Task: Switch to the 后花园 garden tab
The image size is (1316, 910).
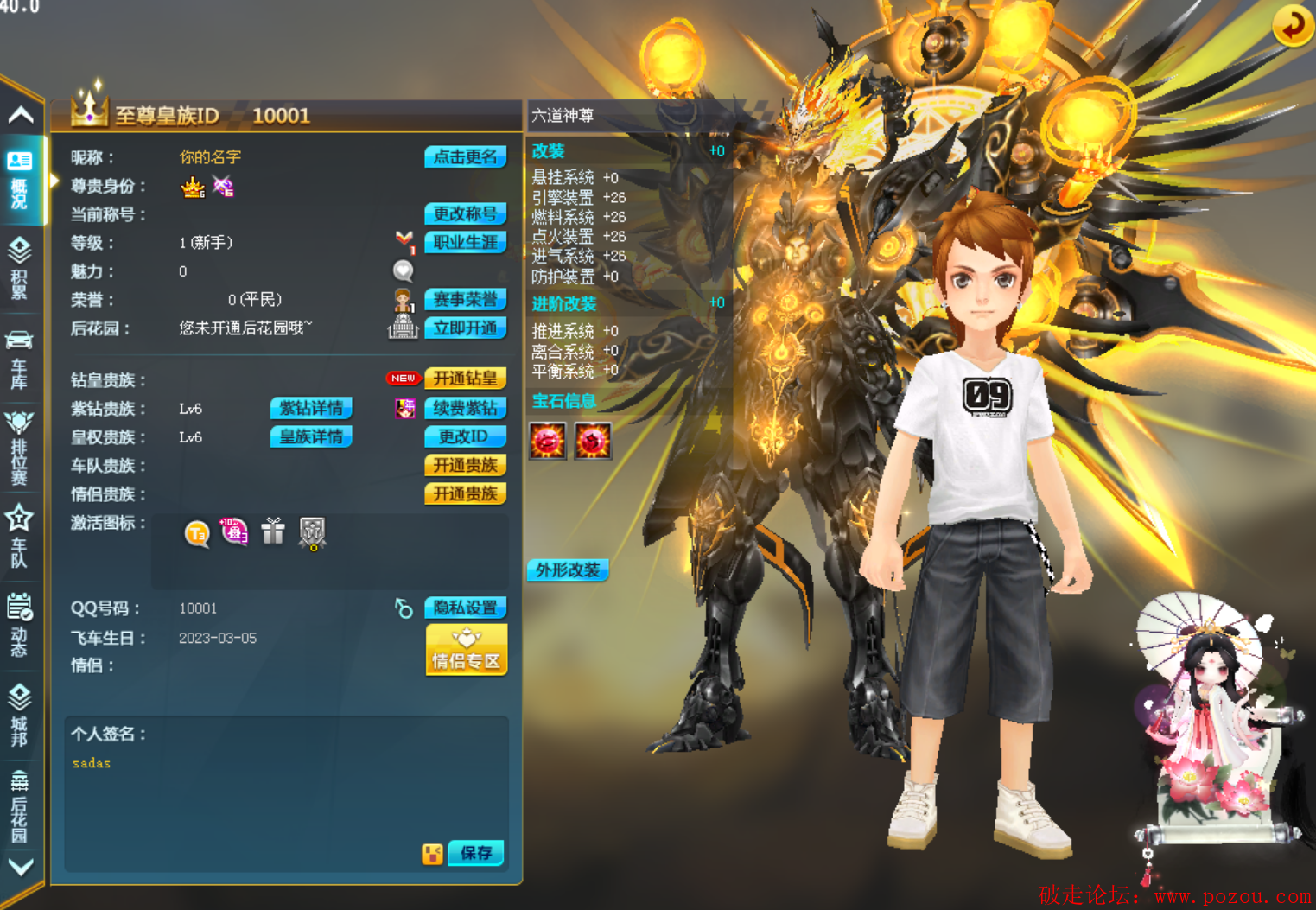Action: pos(19,805)
